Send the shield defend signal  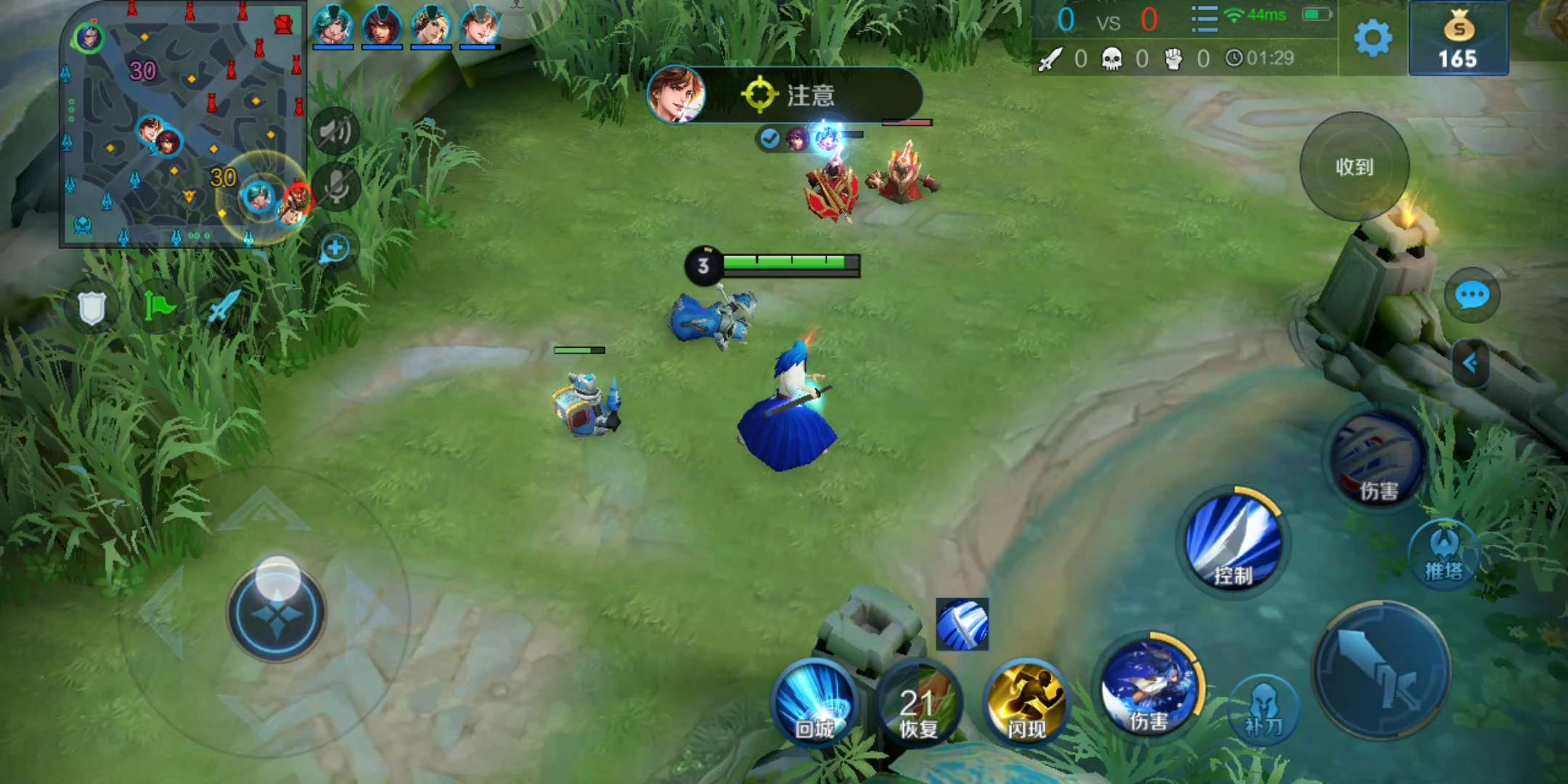click(x=92, y=308)
